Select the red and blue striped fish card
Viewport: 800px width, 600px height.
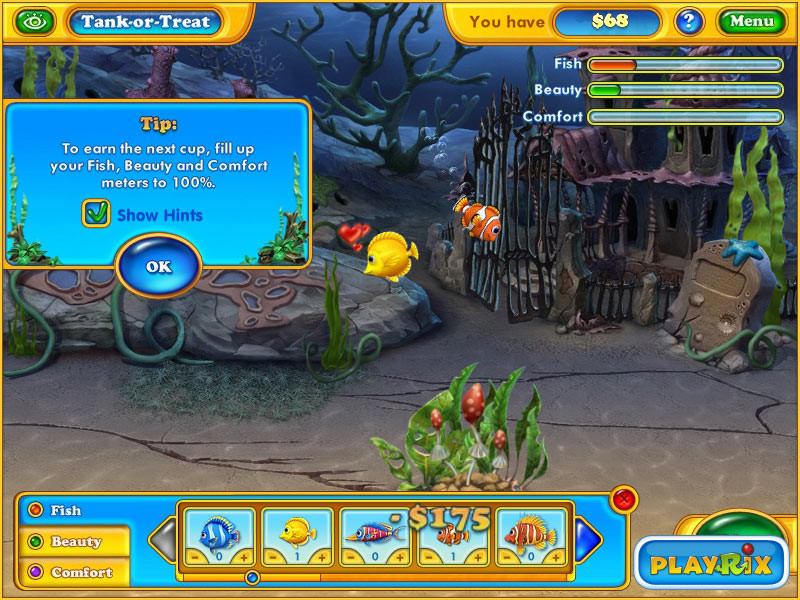pos(377,533)
